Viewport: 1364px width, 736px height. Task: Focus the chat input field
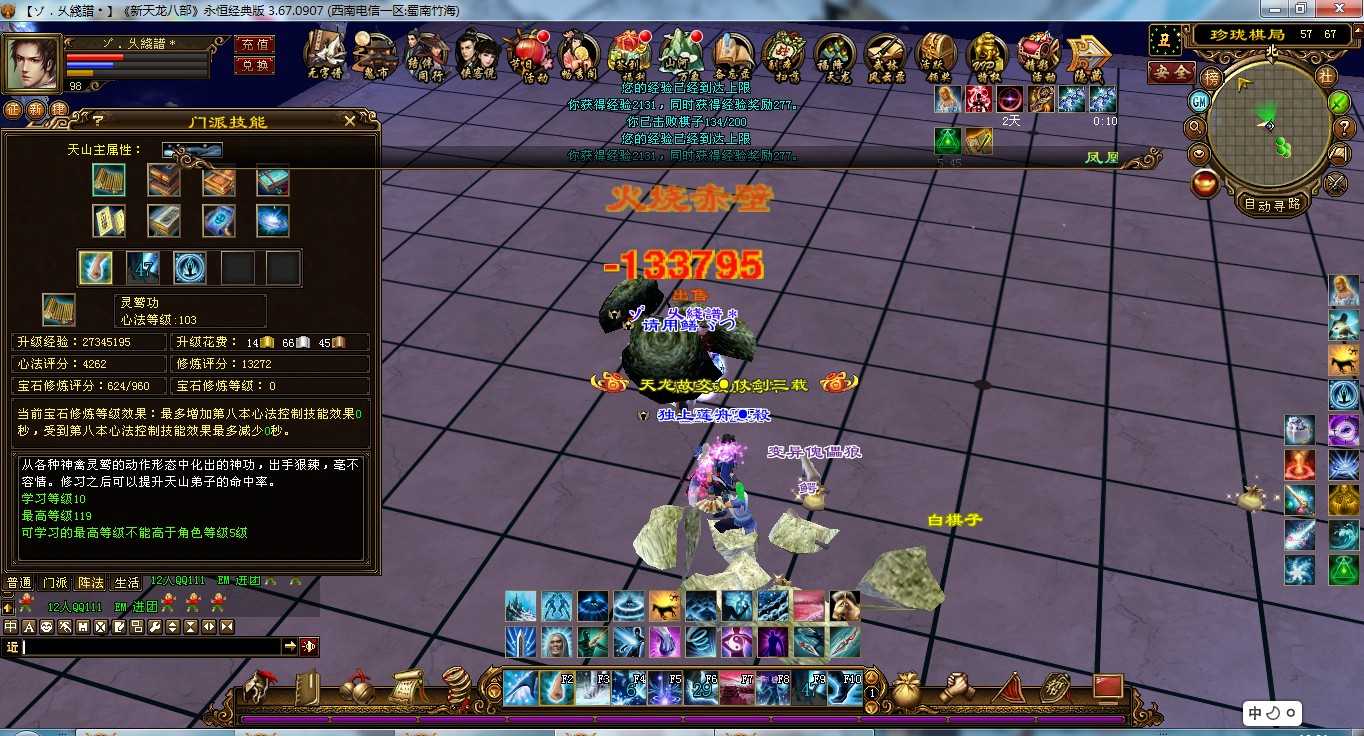click(x=150, y=647)
